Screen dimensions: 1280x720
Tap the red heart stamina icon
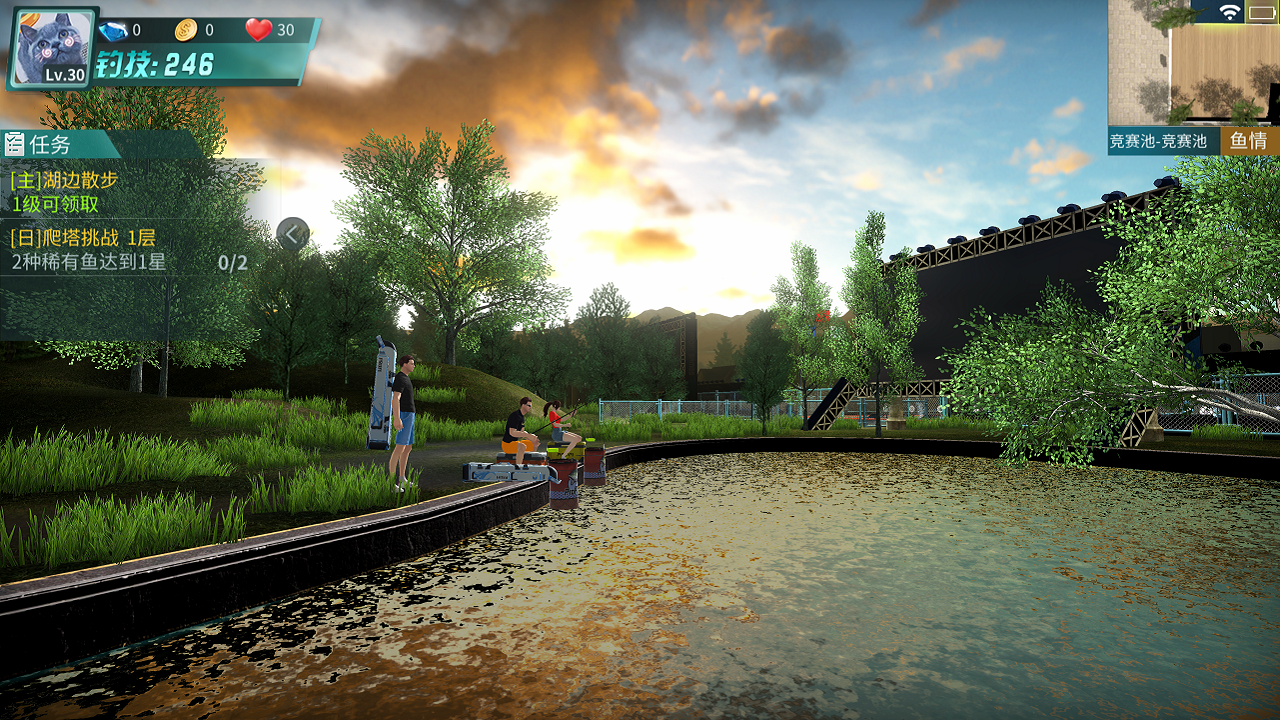258,30
